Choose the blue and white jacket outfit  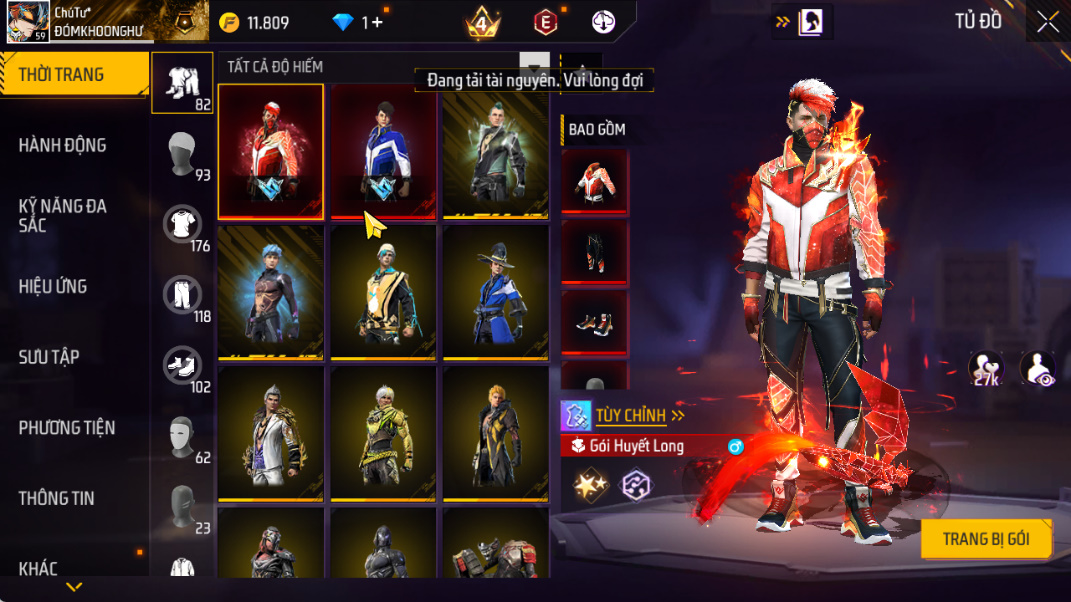point(384,151)
